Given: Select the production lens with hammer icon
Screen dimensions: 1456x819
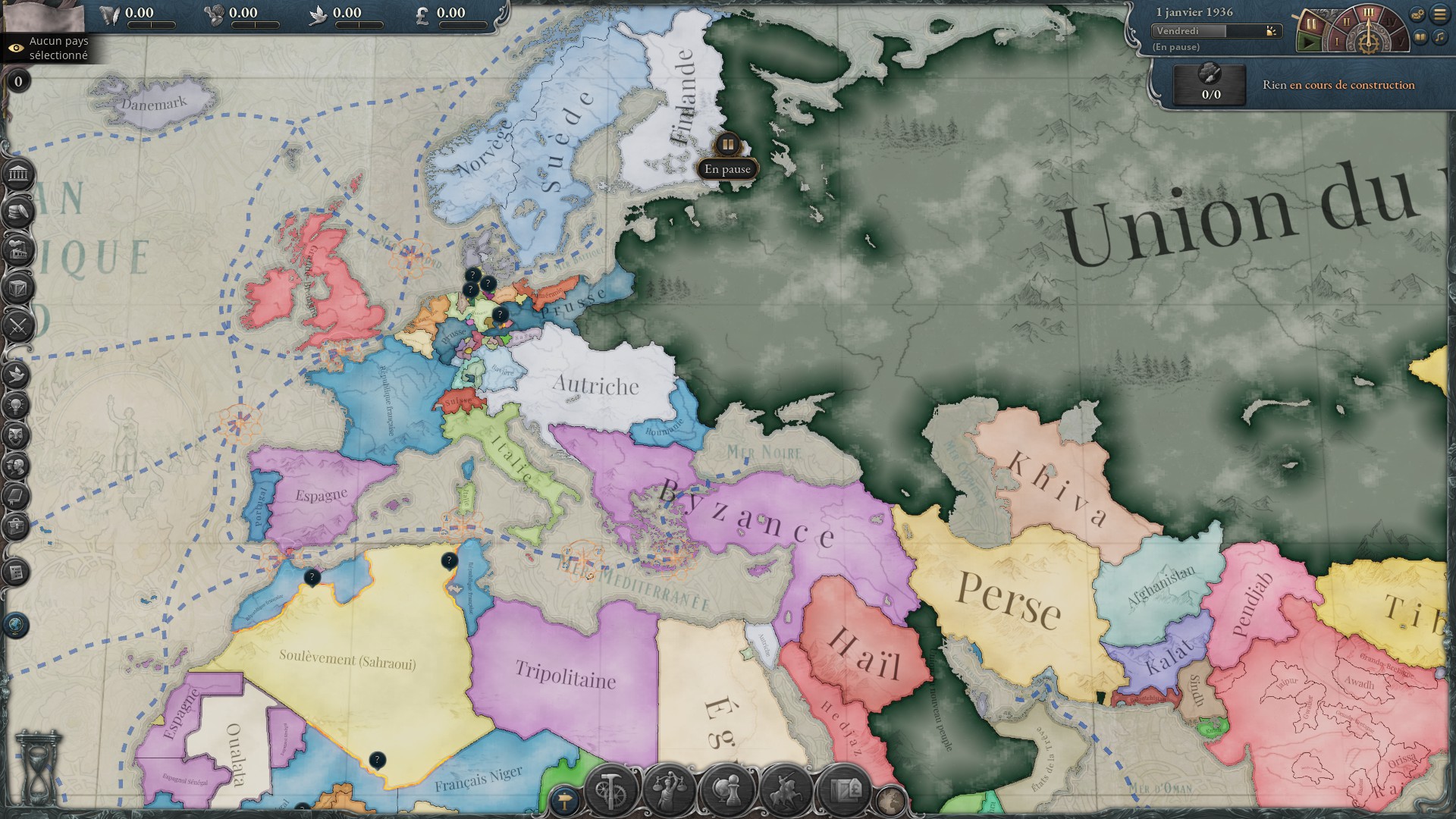Looking at the screenshot, I should pos(609,791).
